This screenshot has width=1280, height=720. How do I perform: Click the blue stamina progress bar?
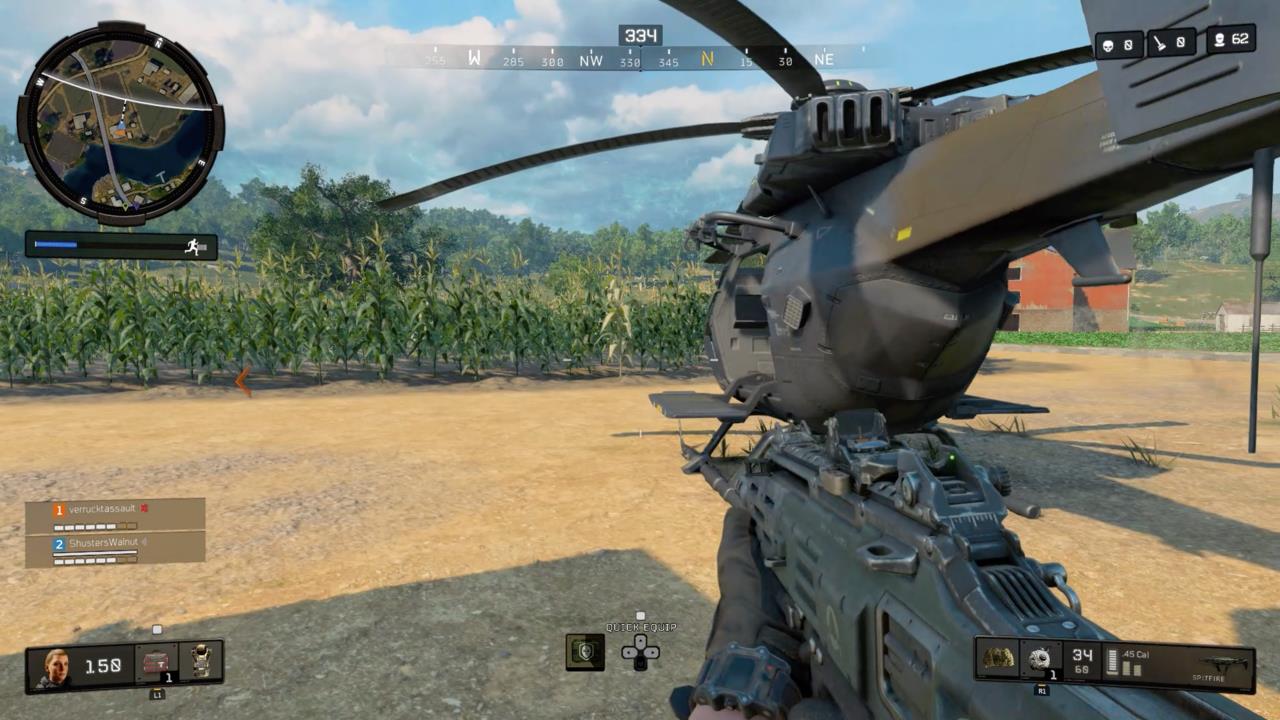[x=55, y=243]
